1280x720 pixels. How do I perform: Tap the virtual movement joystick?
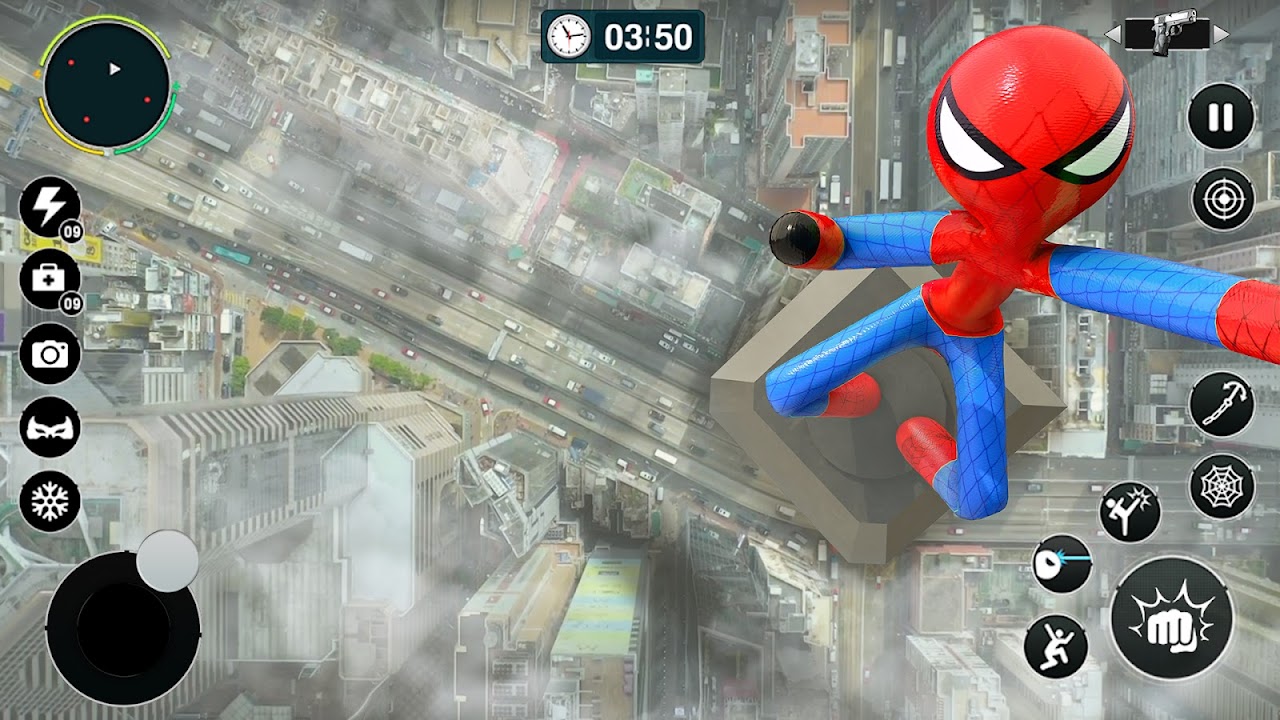(x=123, y=627)
